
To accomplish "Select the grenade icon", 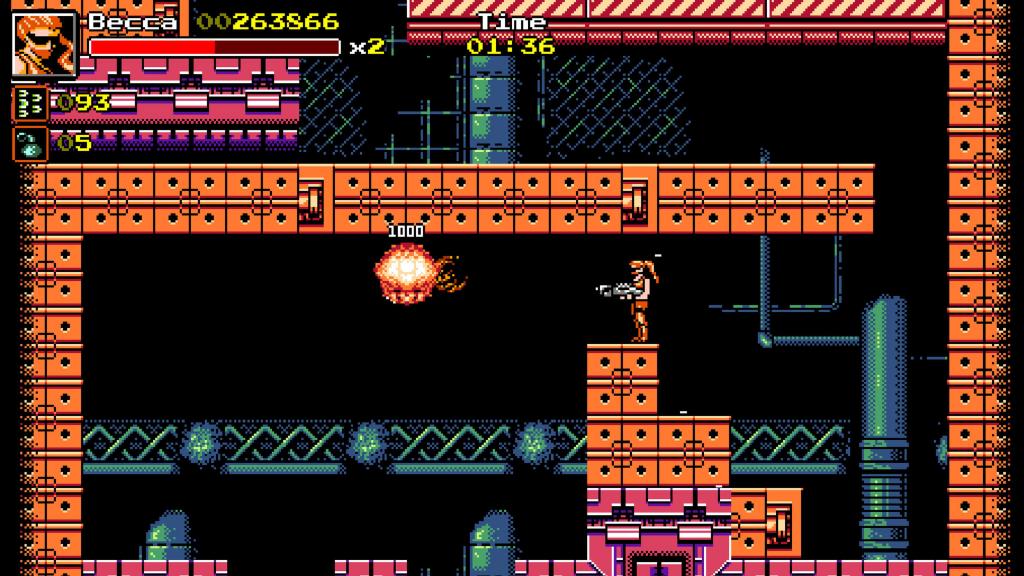I will pos(30,143).
